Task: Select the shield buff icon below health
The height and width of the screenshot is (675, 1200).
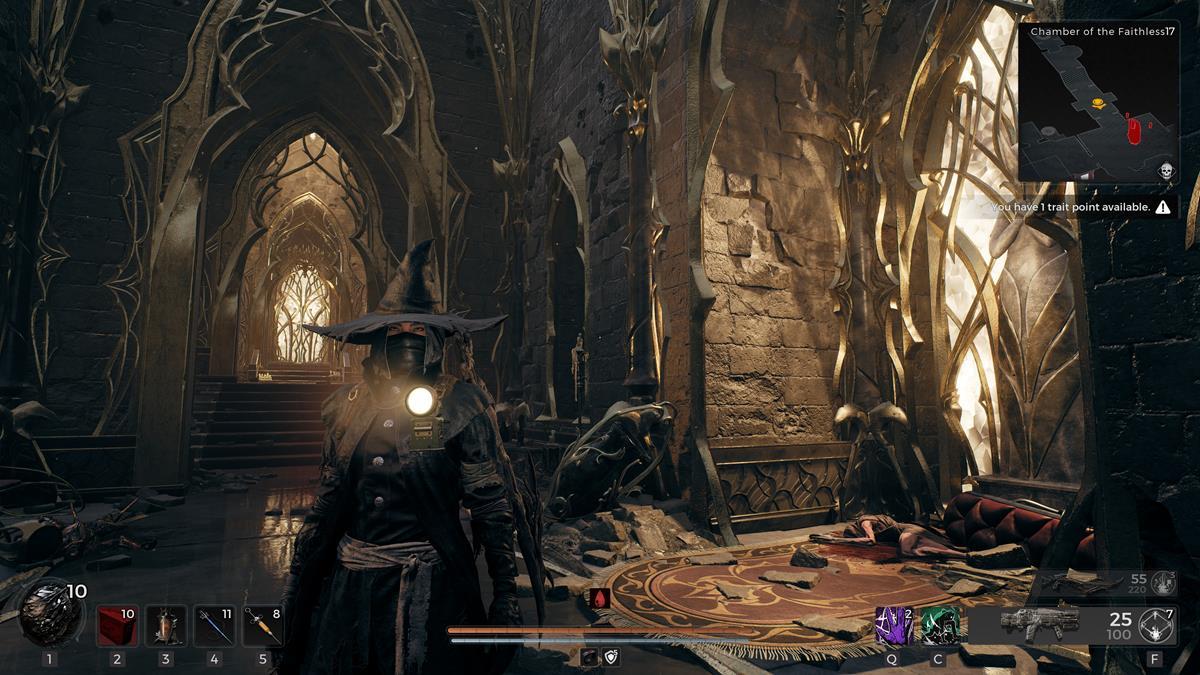Action: 612,657
